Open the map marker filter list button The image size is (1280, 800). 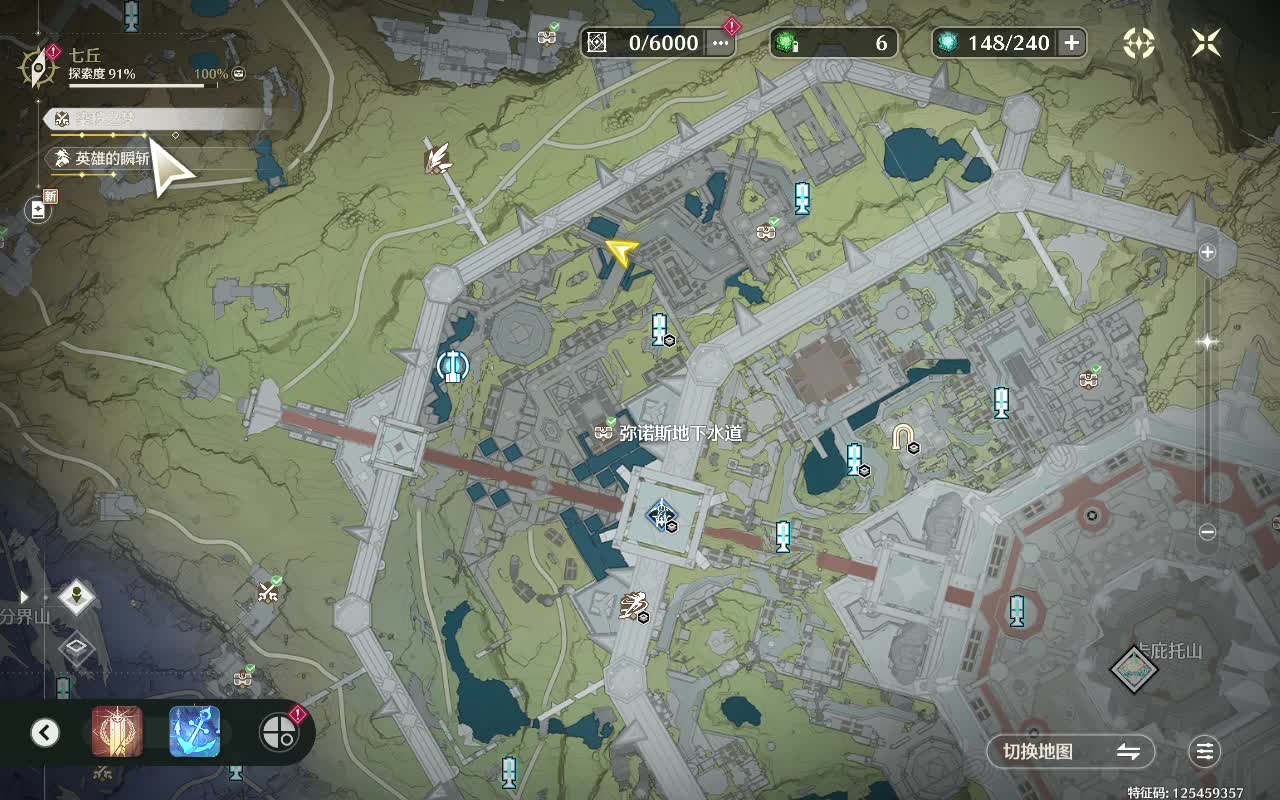[x=1206, y=751]
